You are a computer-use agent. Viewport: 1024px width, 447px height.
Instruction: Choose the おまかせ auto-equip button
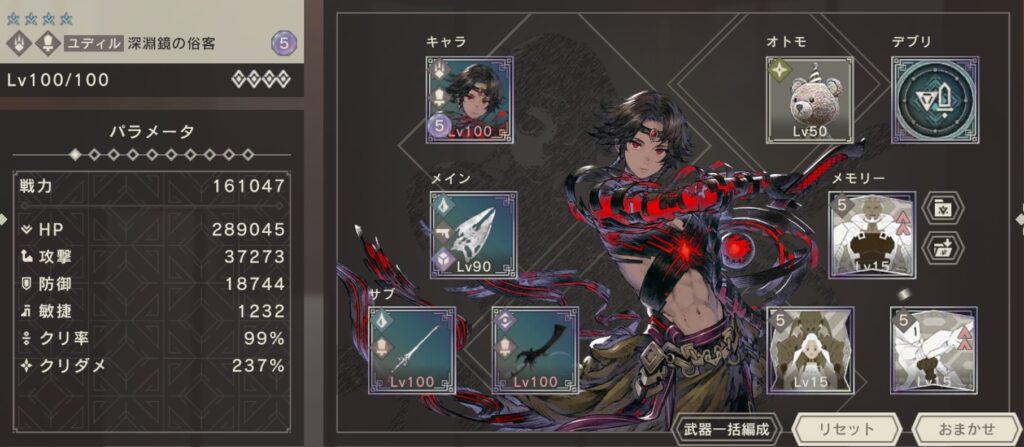[964, 429]
